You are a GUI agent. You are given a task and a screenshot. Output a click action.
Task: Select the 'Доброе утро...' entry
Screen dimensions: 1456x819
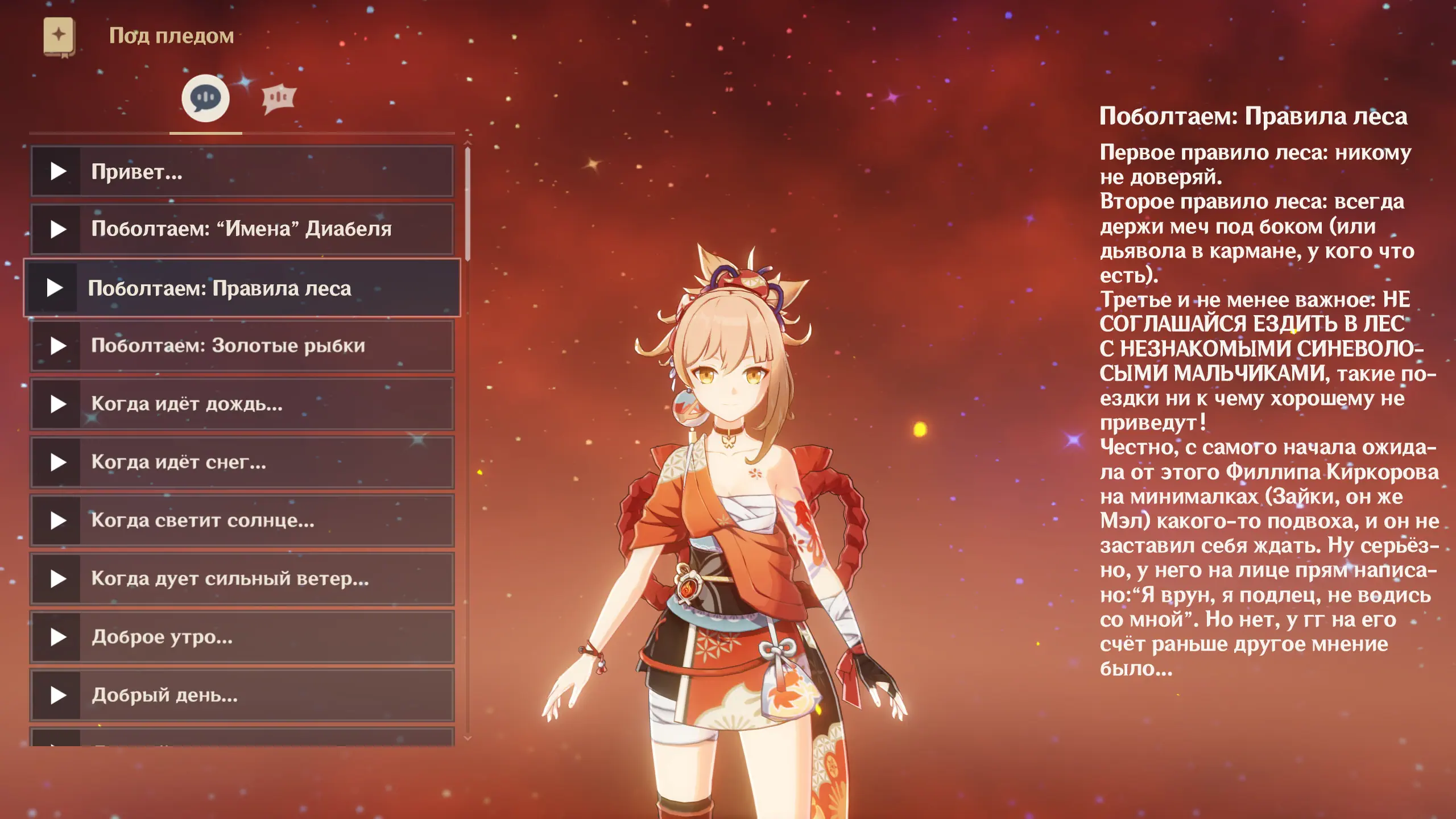pyautogui.click(x=242, y=637)
